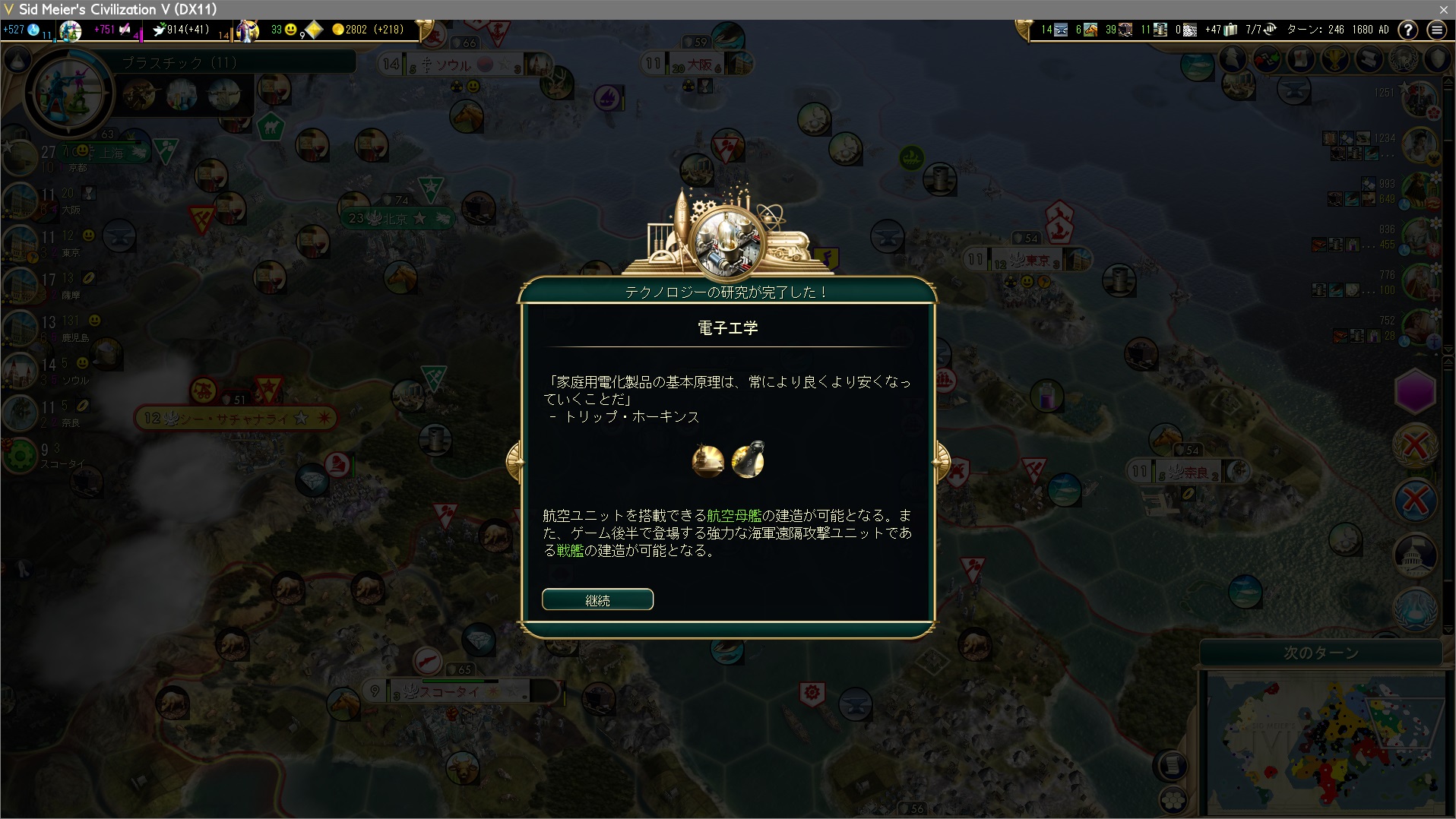Image resolution: width=1456 pixels, height=819 pixels.
Task: Toggle the hex grid minimap option button
Action: pyautogui.click(x=1173, y=799)
